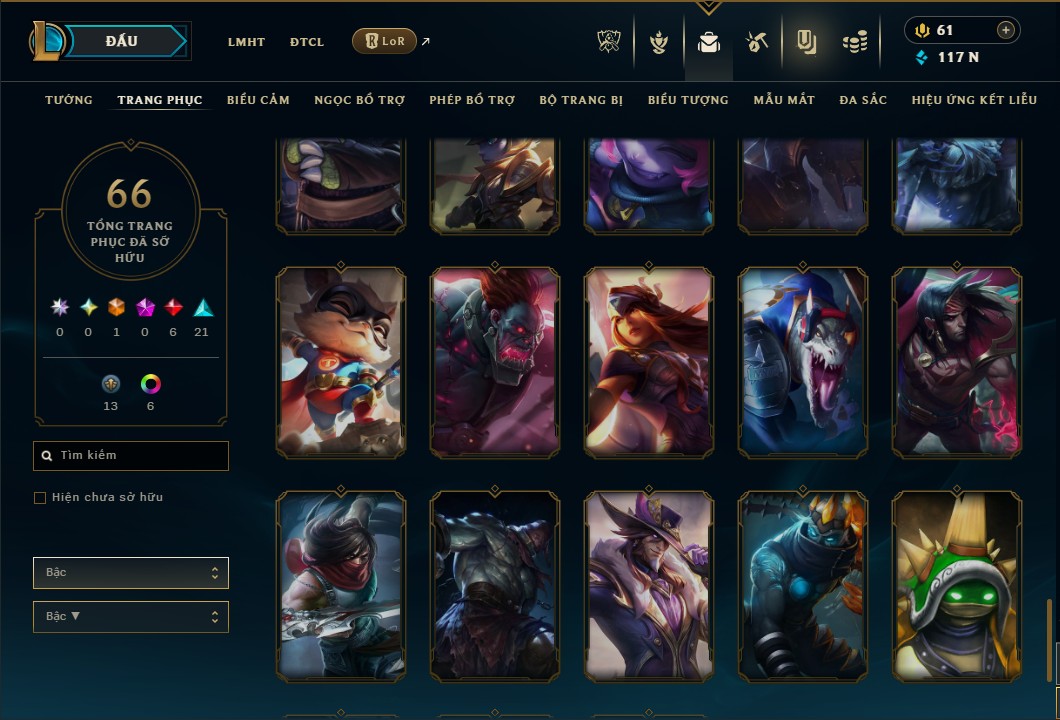Switch to the ĐA SẮC tab
Image resolution: width=1060 pixels, height=720 pixels.
pyautogui.click(x=863, y=100)
